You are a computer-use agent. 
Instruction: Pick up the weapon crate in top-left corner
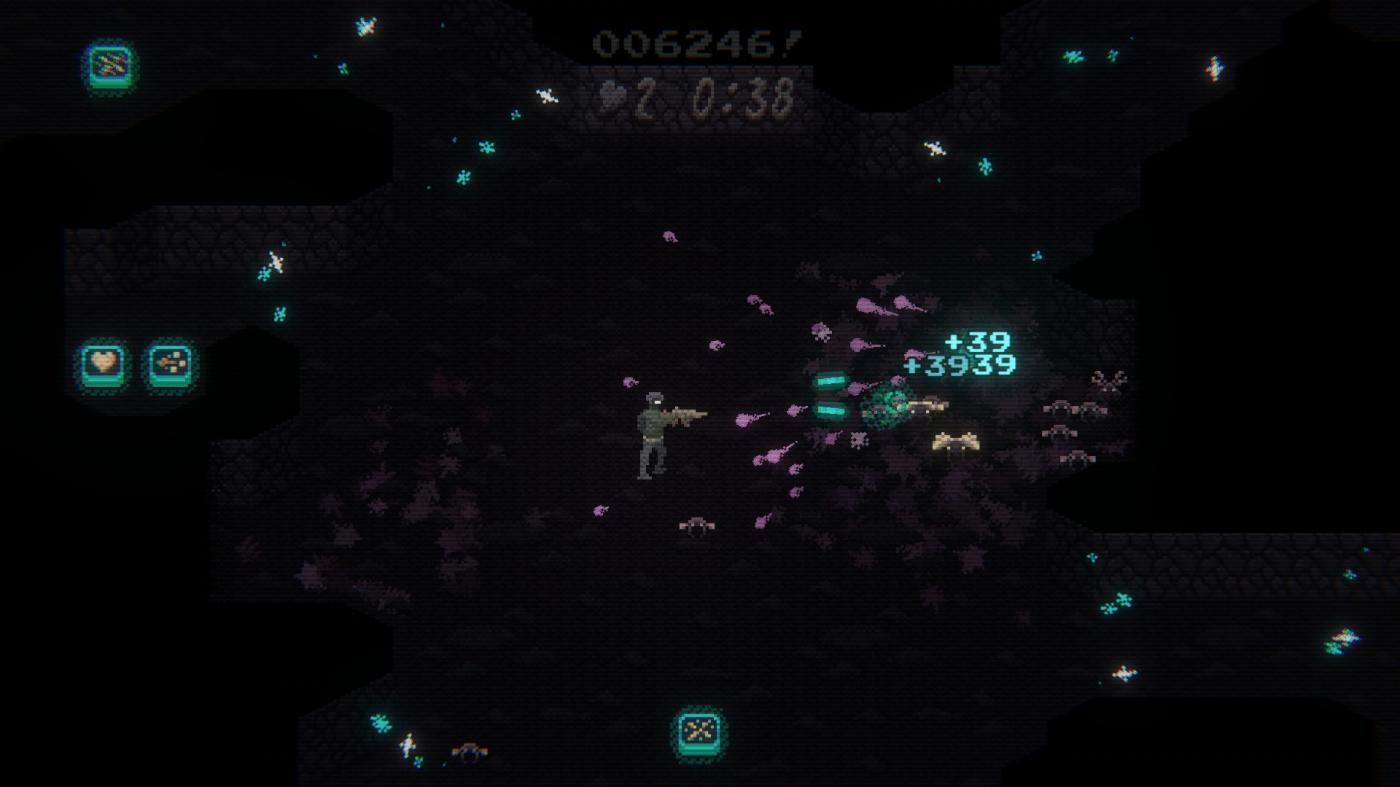107,70
